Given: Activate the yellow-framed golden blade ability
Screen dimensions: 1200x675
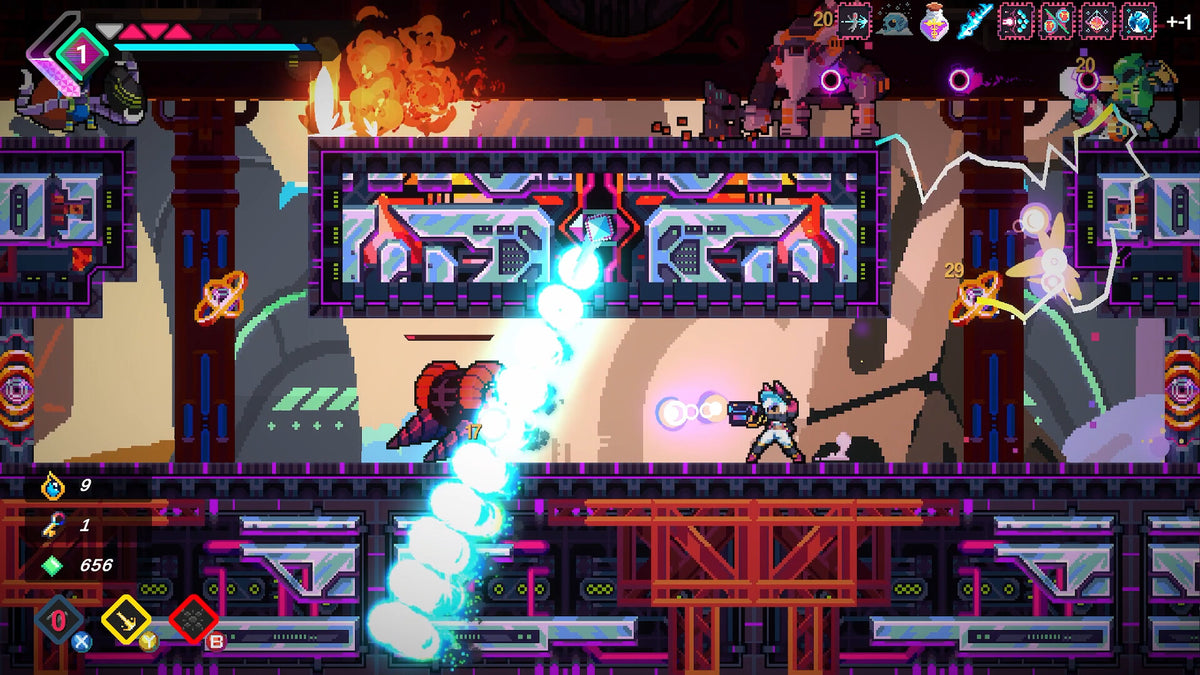Looking at the screenshot, I should point(126,620).
